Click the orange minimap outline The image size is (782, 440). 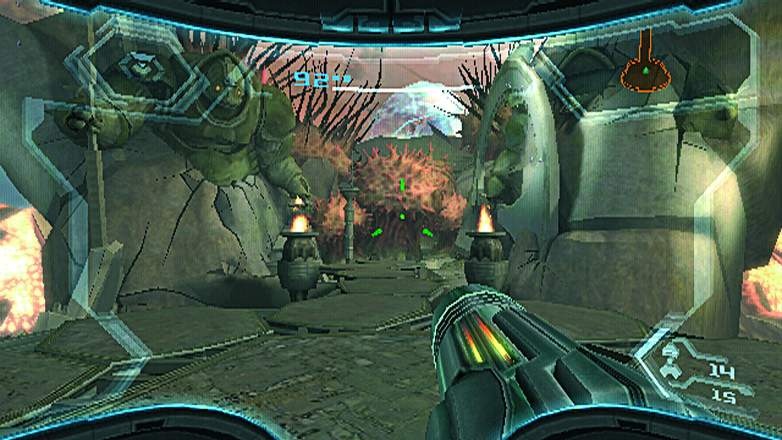[x=645, y=63]
